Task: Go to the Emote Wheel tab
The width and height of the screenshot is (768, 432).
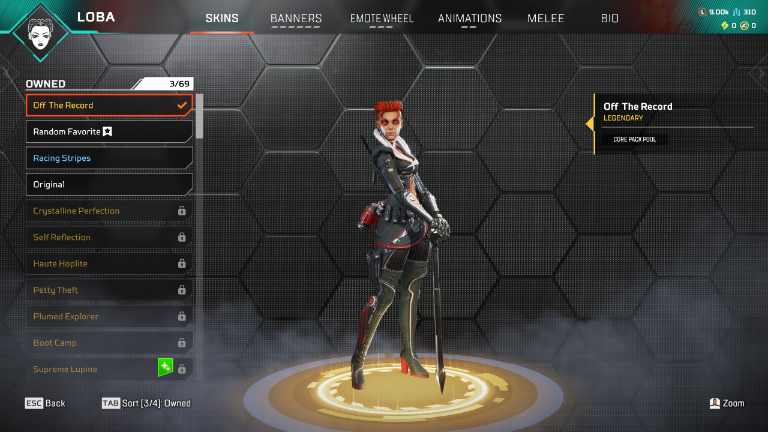Action: [380, 18]
